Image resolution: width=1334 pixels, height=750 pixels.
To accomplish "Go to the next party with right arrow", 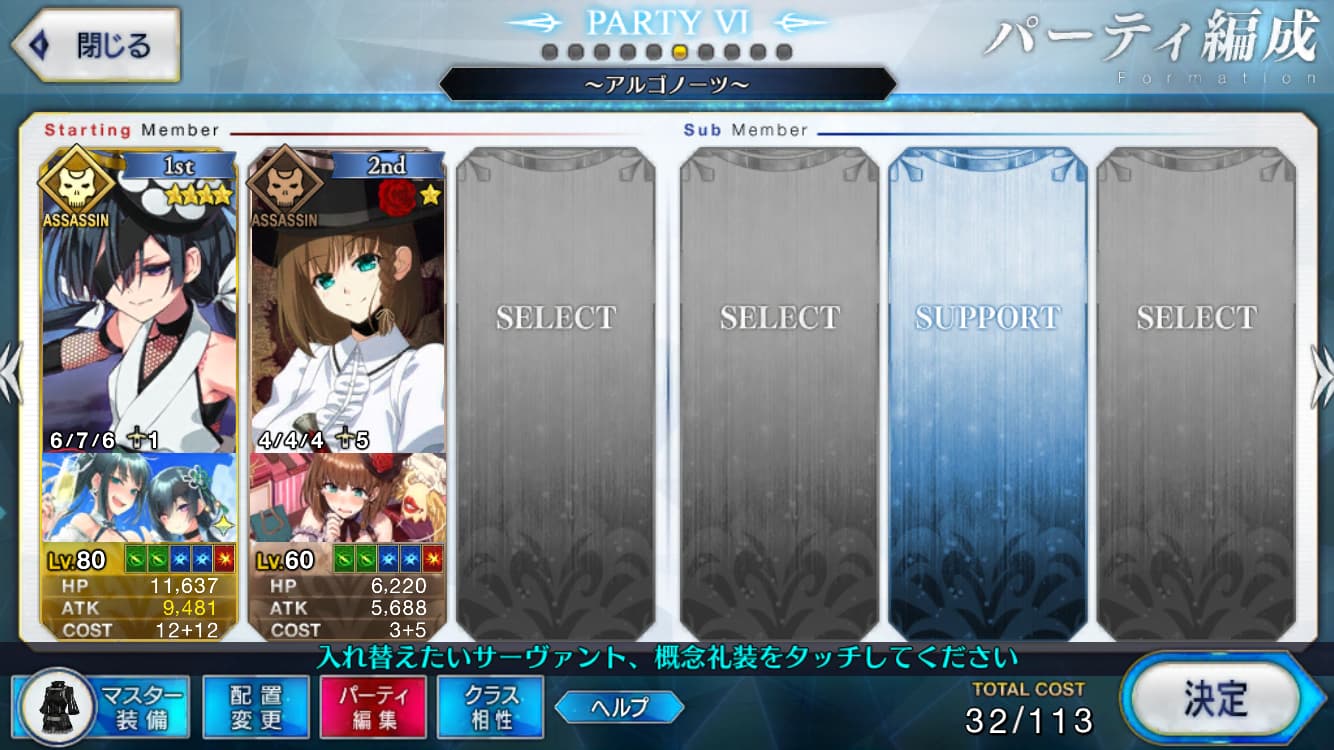I will tap(1321, 375).
